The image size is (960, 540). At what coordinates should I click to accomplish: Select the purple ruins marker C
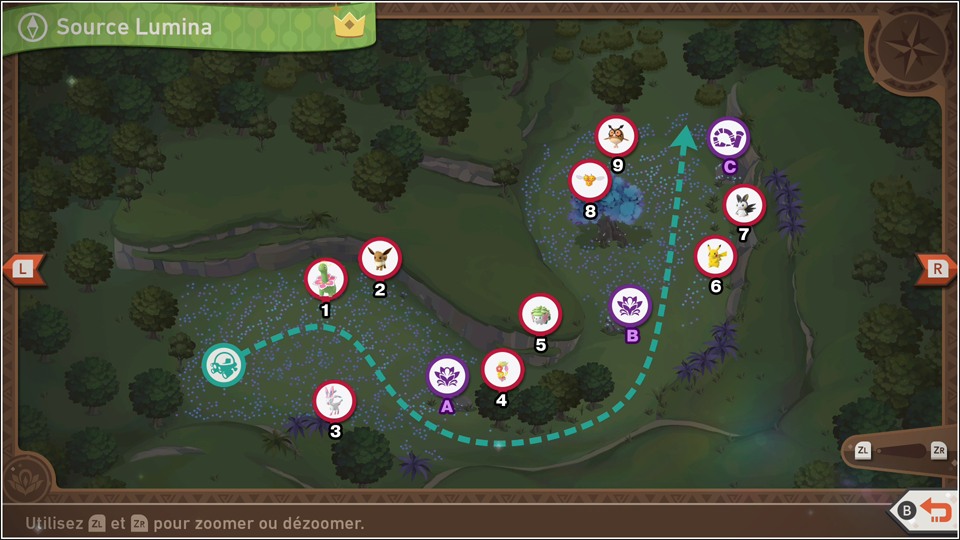coord(728,138)
